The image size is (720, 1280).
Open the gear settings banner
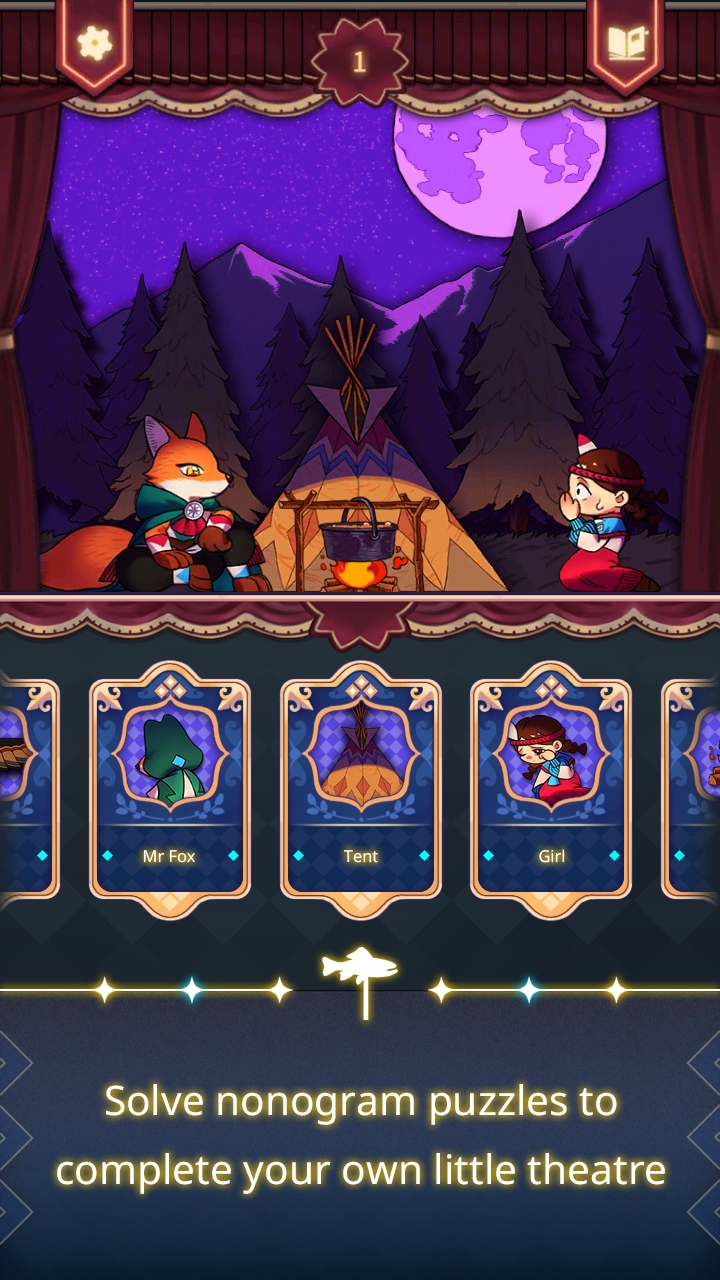(x=94, y=41)
